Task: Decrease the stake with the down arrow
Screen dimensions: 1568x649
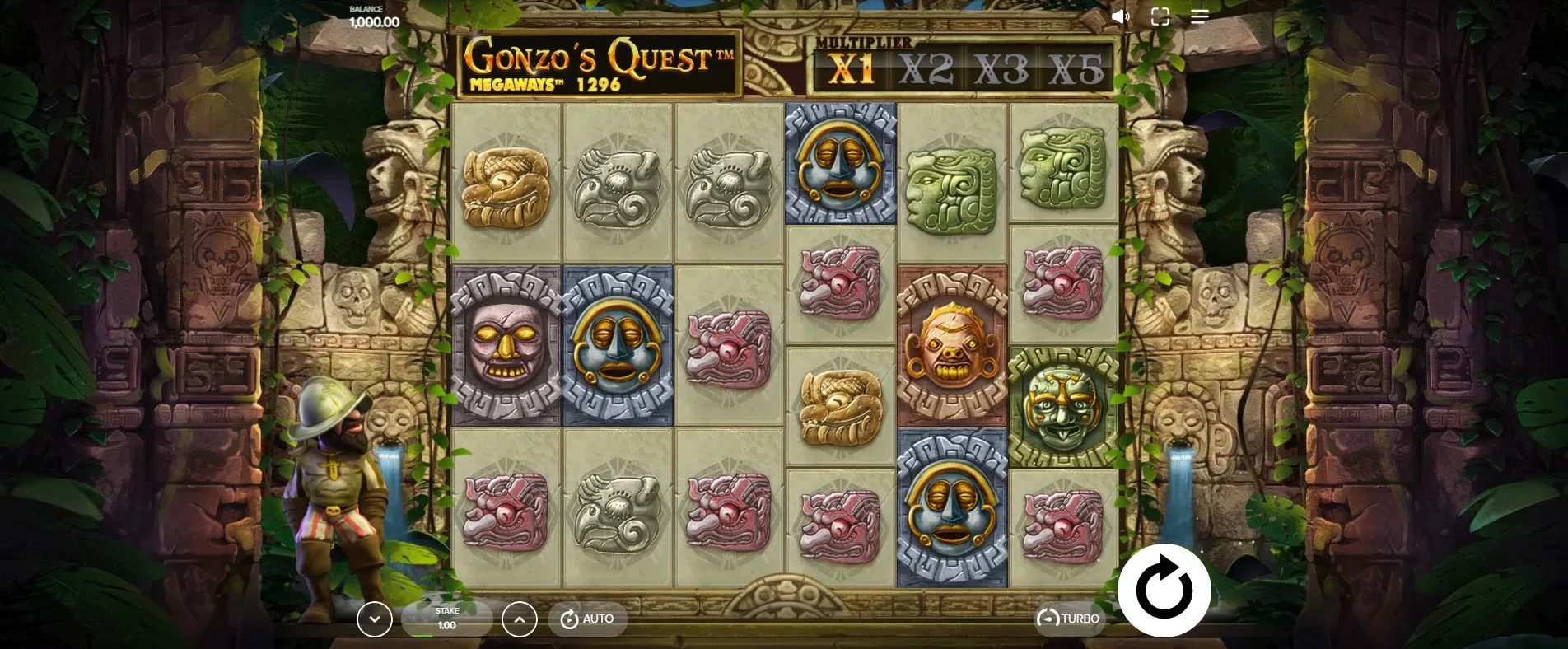Action: (x=375, y=619)
